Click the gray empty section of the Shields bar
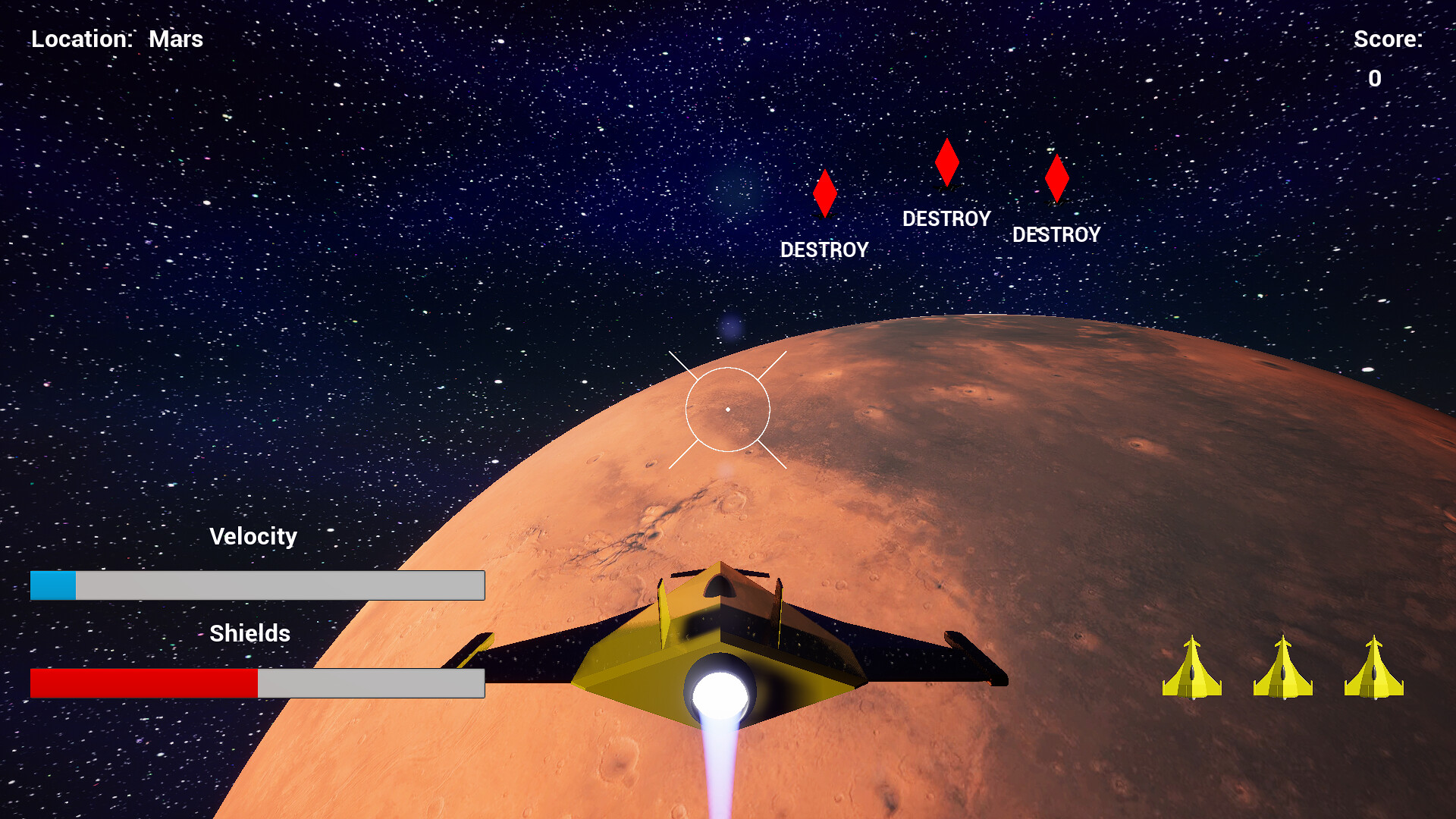 372,682
